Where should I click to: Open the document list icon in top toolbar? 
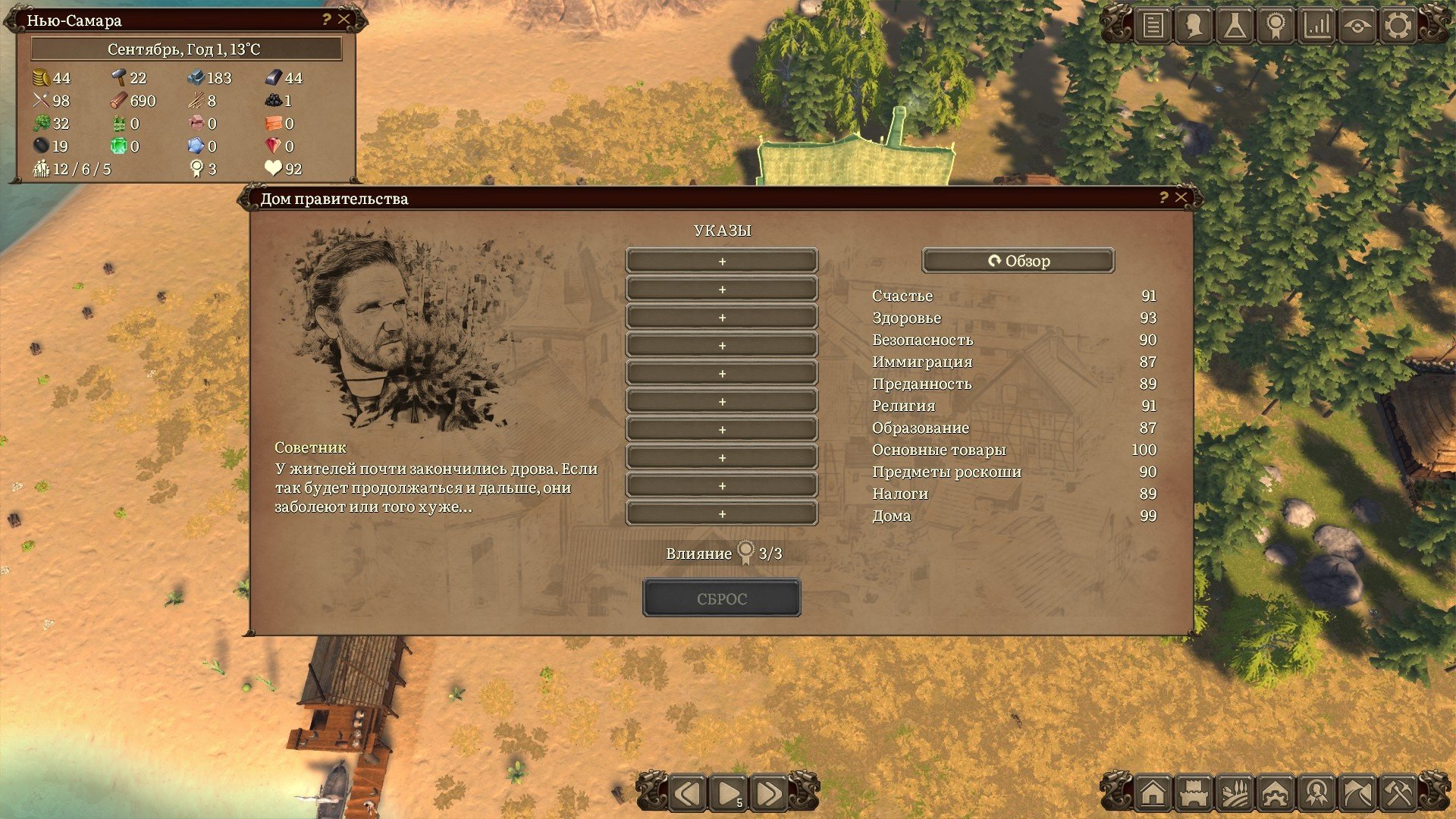(1153, 26)
